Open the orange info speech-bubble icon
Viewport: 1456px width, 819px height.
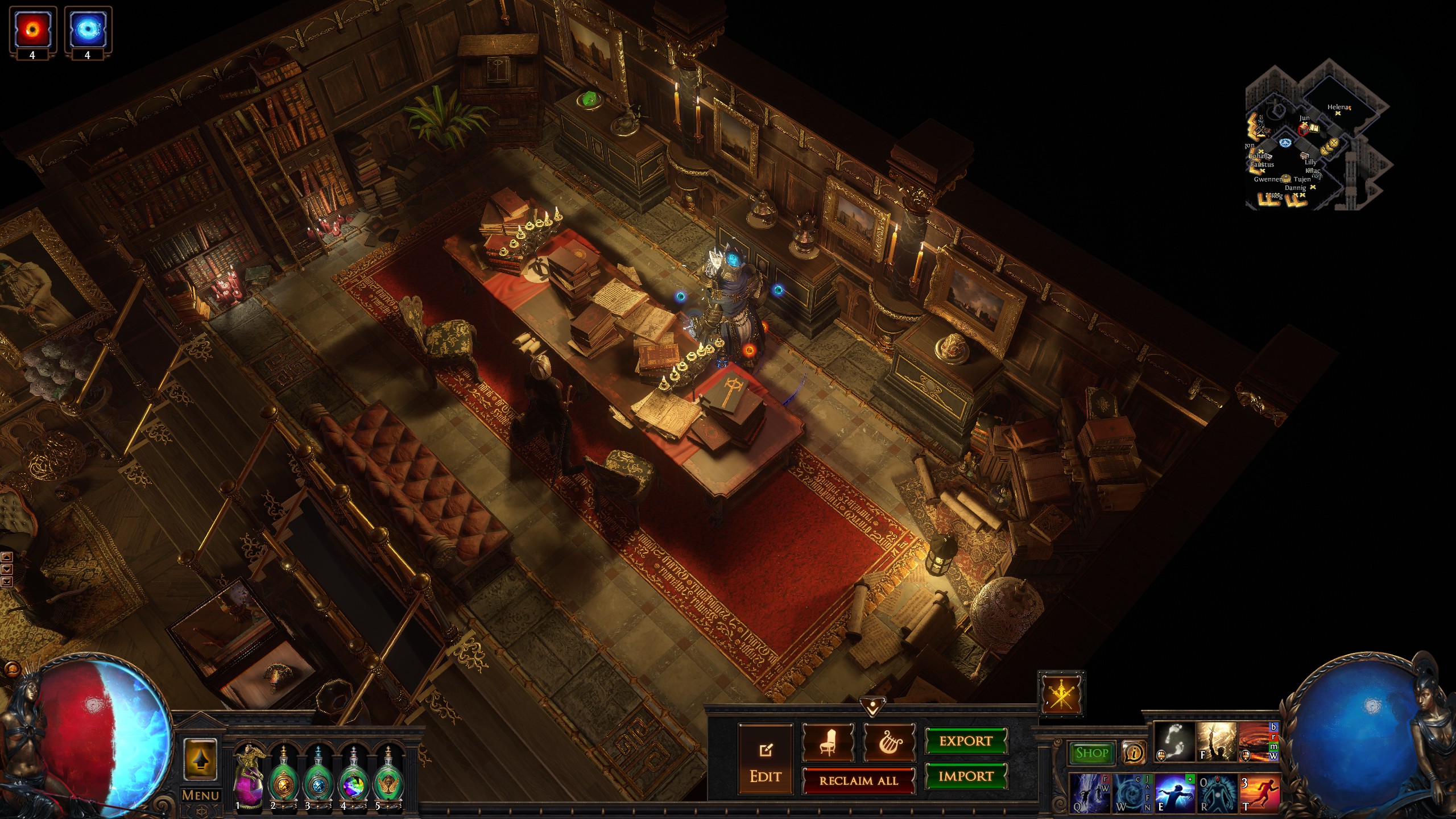(x=1134, y=753)
